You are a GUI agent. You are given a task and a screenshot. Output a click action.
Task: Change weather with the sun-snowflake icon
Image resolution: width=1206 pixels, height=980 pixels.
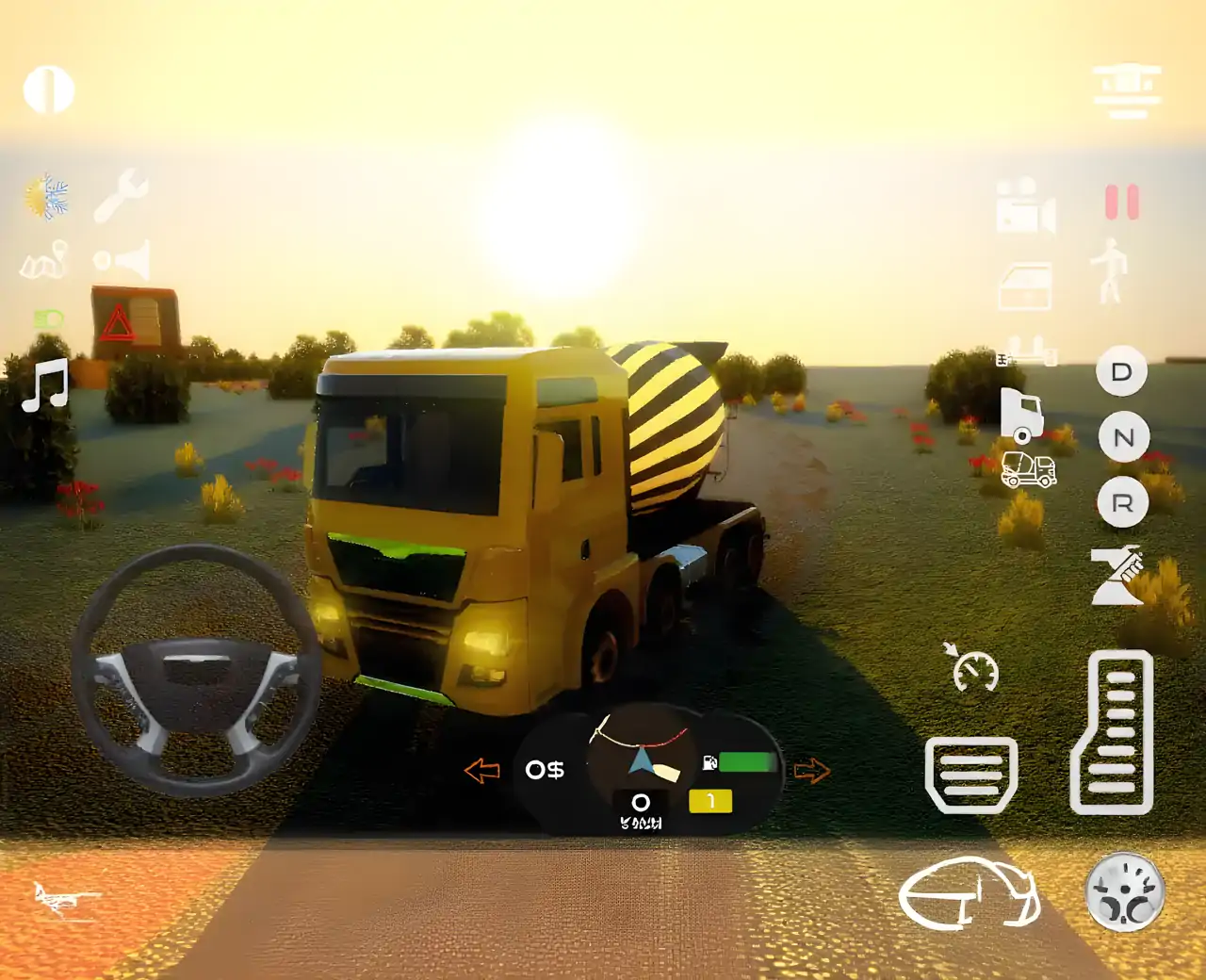coord(46,197)
